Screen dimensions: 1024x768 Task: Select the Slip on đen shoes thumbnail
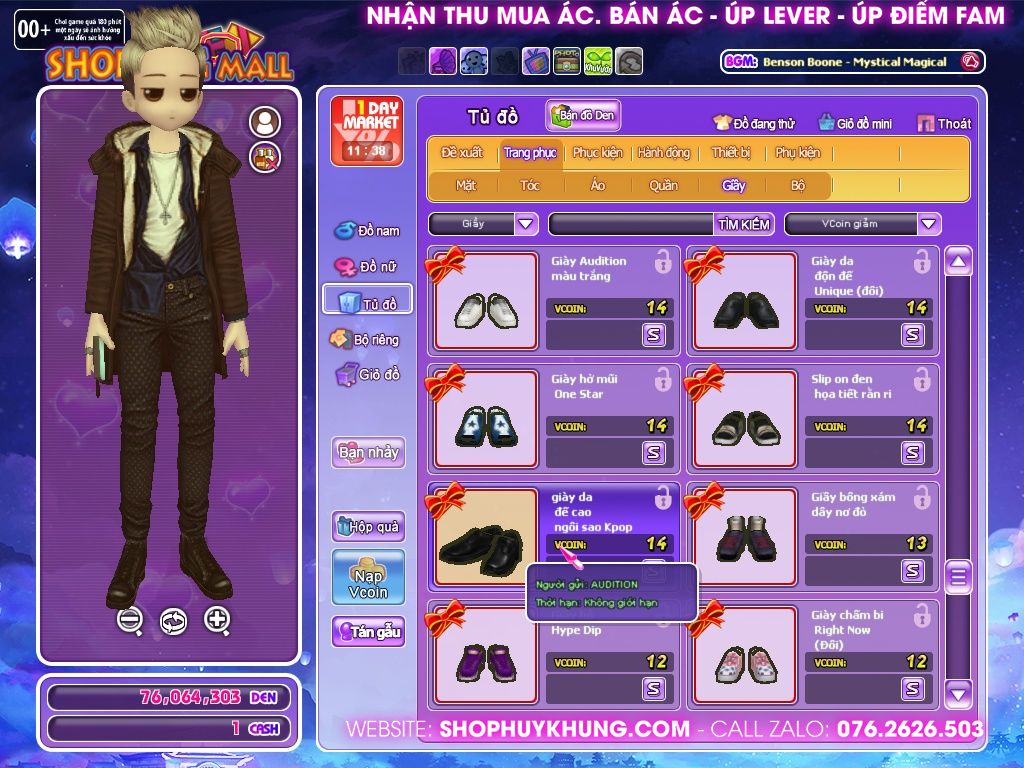point(745,419)
